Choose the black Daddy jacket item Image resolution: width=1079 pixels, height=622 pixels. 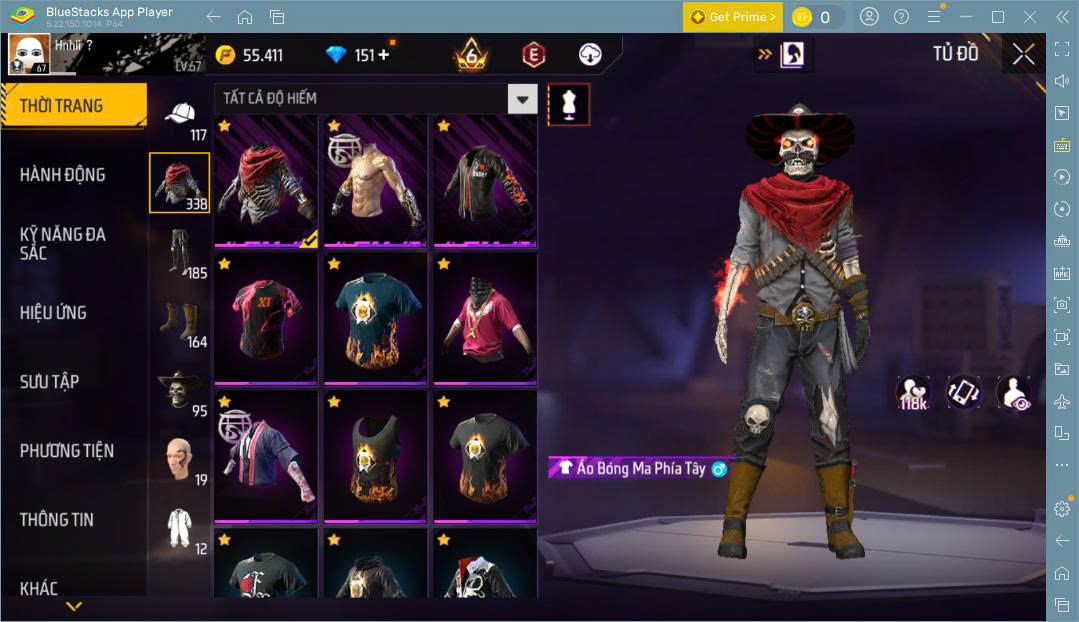(x=485, y=181)
